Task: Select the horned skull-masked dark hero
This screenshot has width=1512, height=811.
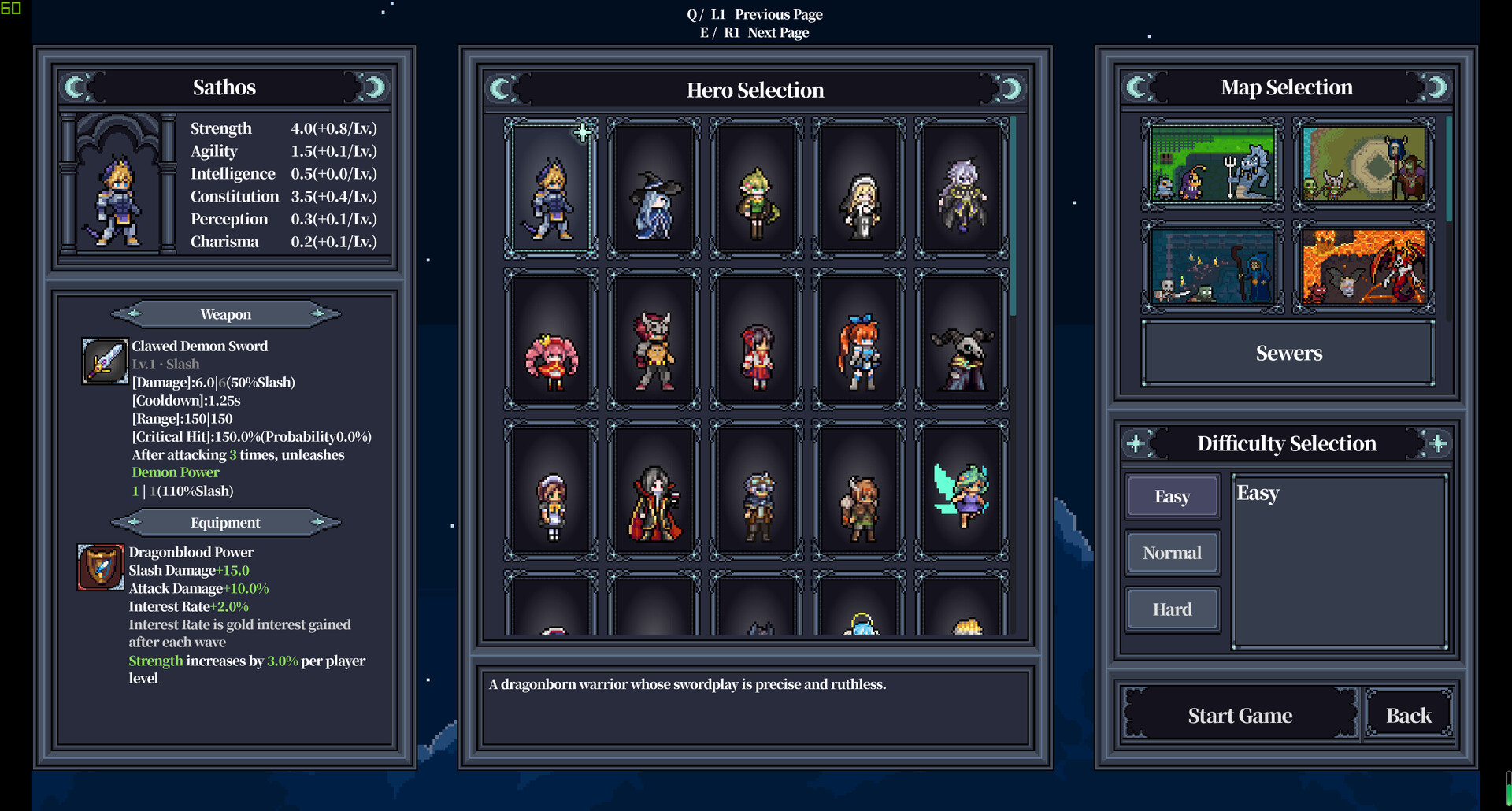Action: 962,339
